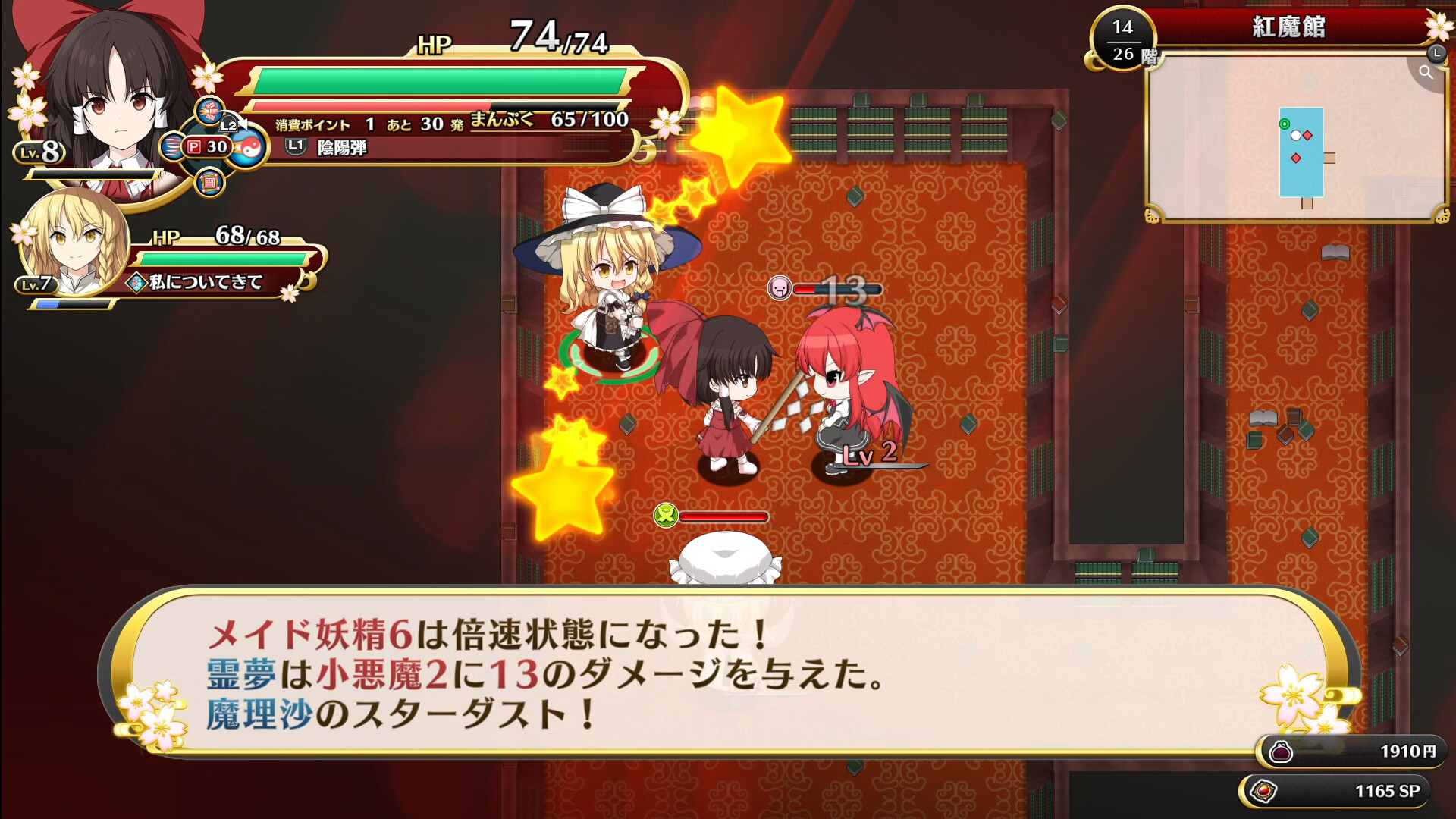
Task: Click the L2 skill slot icon
Action: pyautogui.click(x=228, y=126)
